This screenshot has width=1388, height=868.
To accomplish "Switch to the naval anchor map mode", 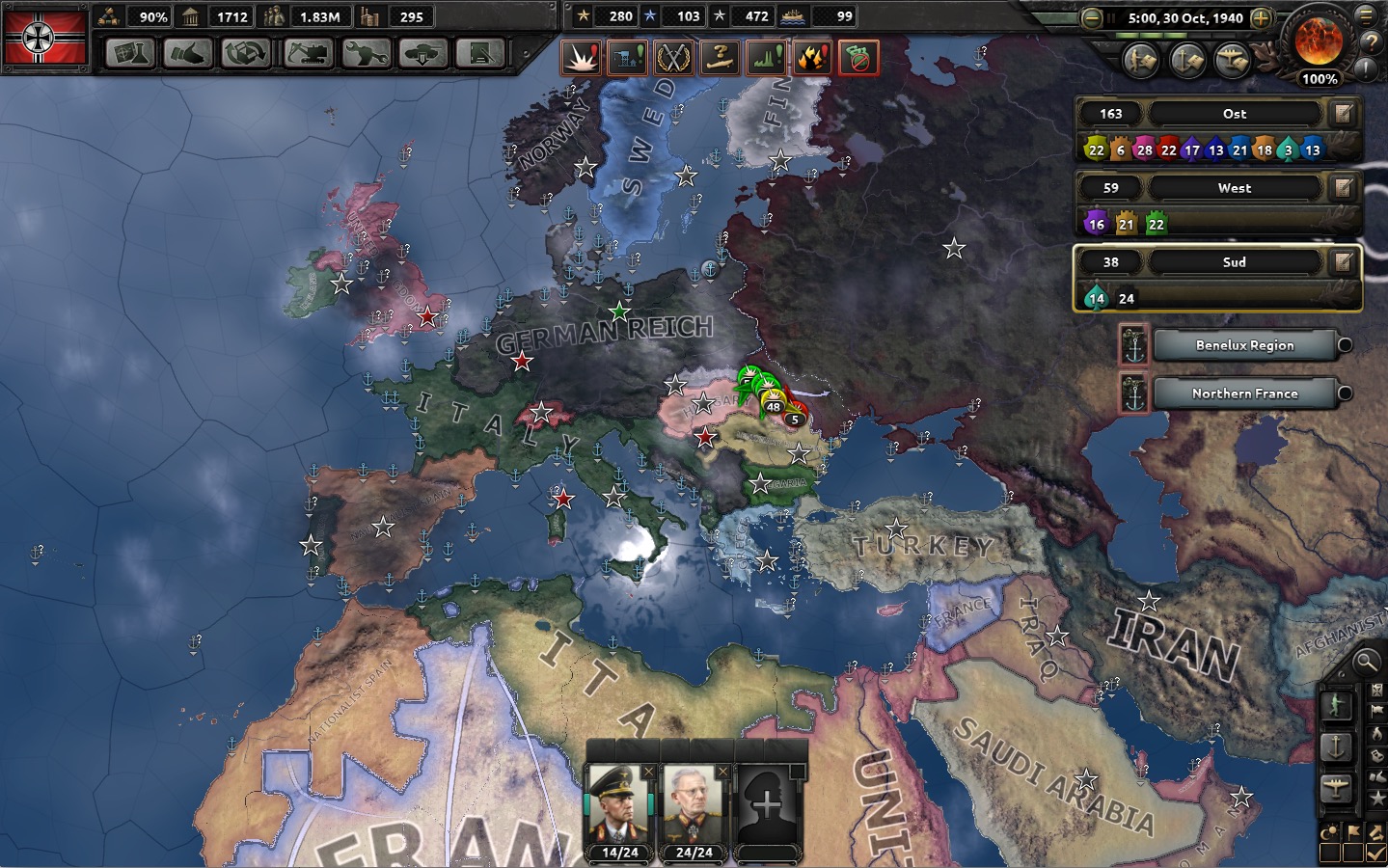I will coord(1337,746).
